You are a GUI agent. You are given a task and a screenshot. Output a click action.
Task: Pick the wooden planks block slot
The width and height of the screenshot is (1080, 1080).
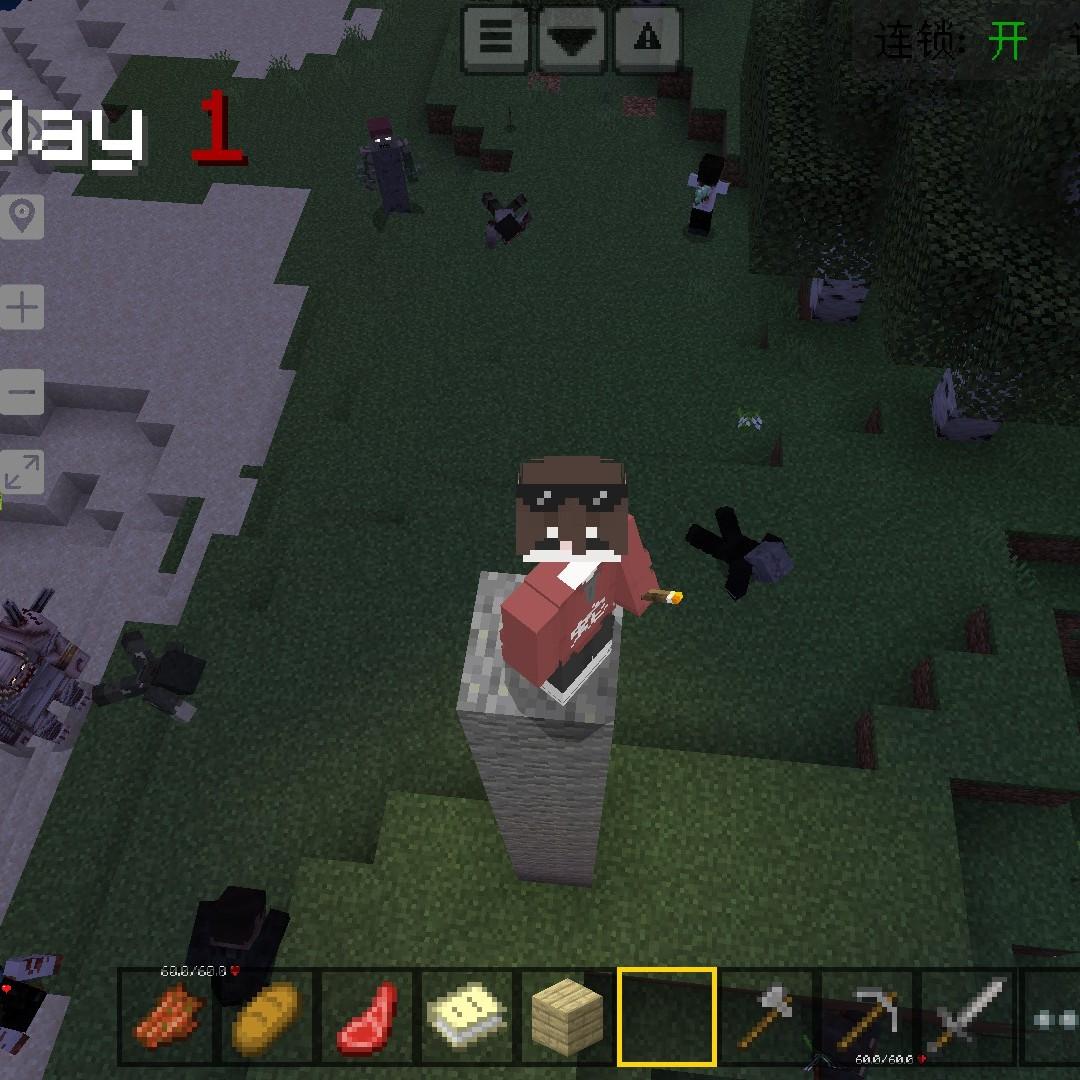coord(567,1016)
